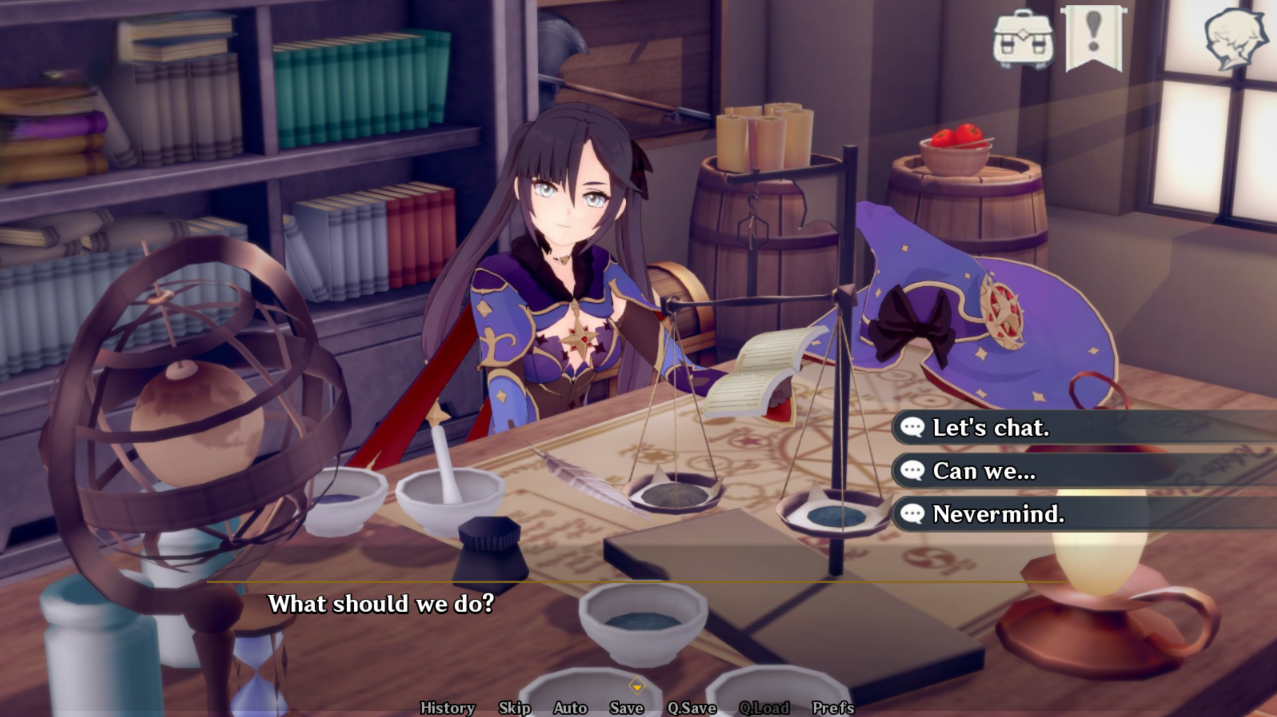Open the backpack inventory icon
This screenshot has height=717, width=1277.
pos(1022,39)
